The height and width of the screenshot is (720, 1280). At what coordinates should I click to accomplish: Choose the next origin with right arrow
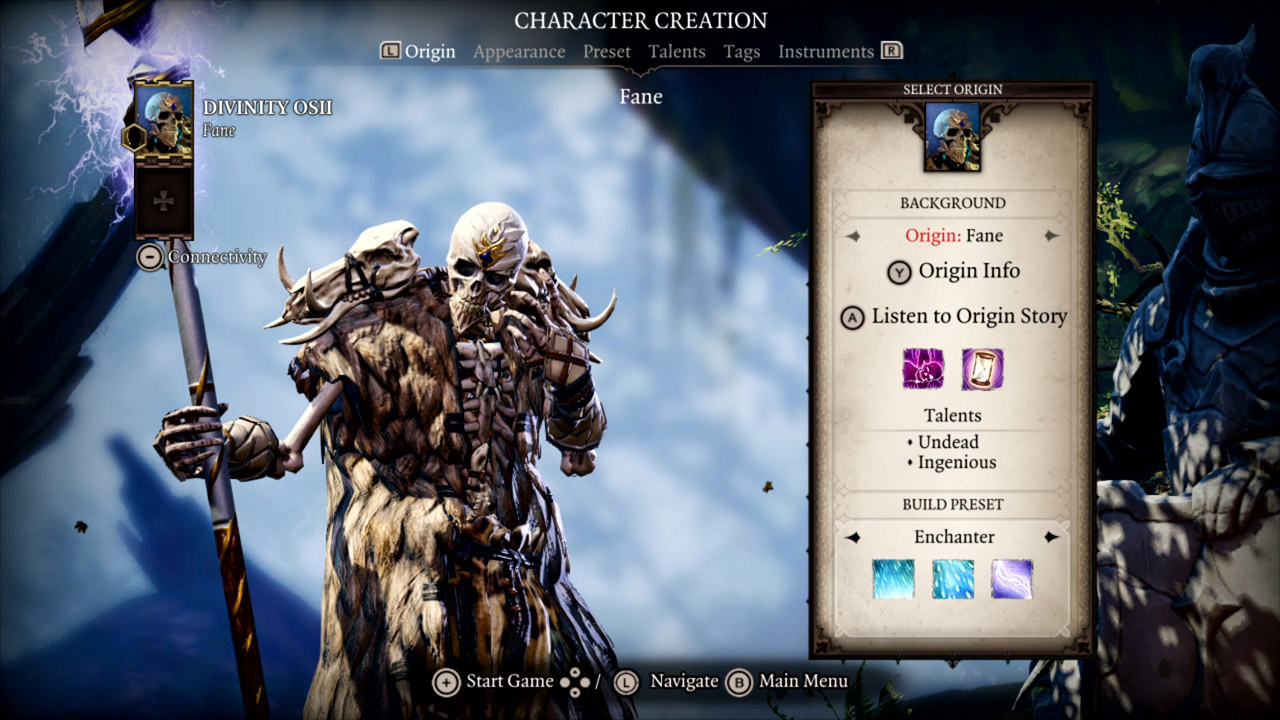click(1051, 236)
